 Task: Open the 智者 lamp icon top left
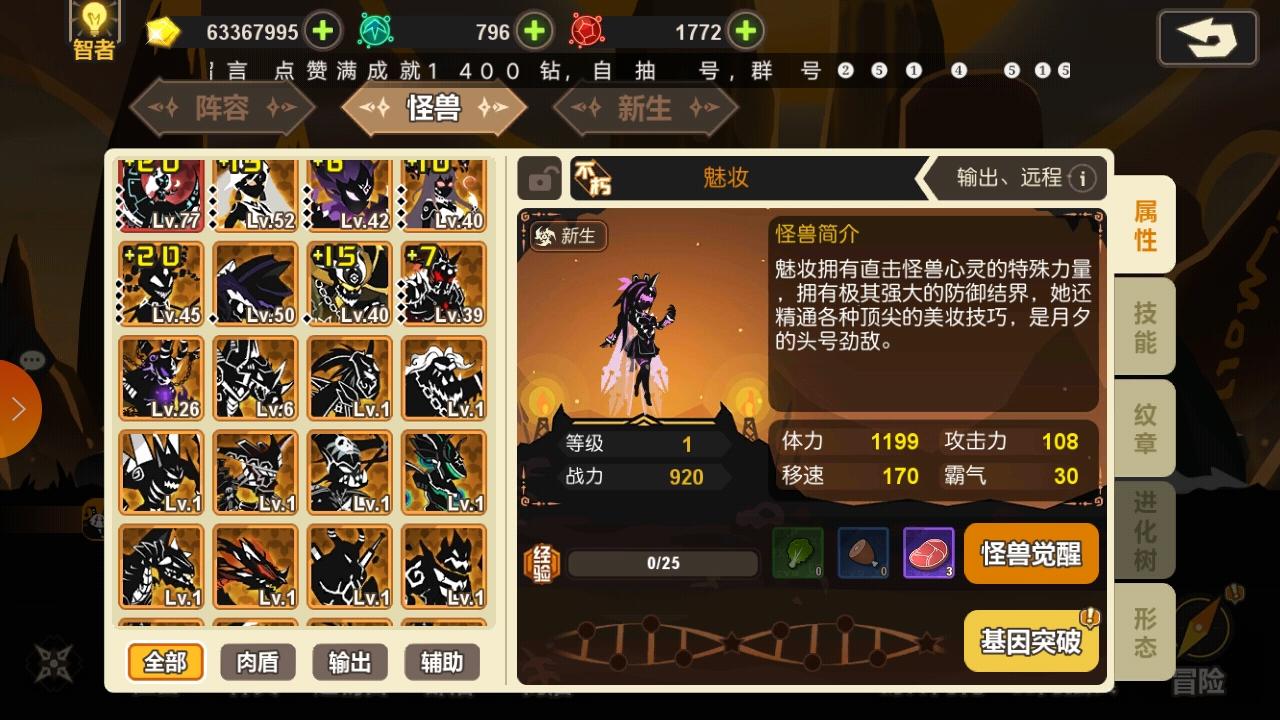click(94, 25)
